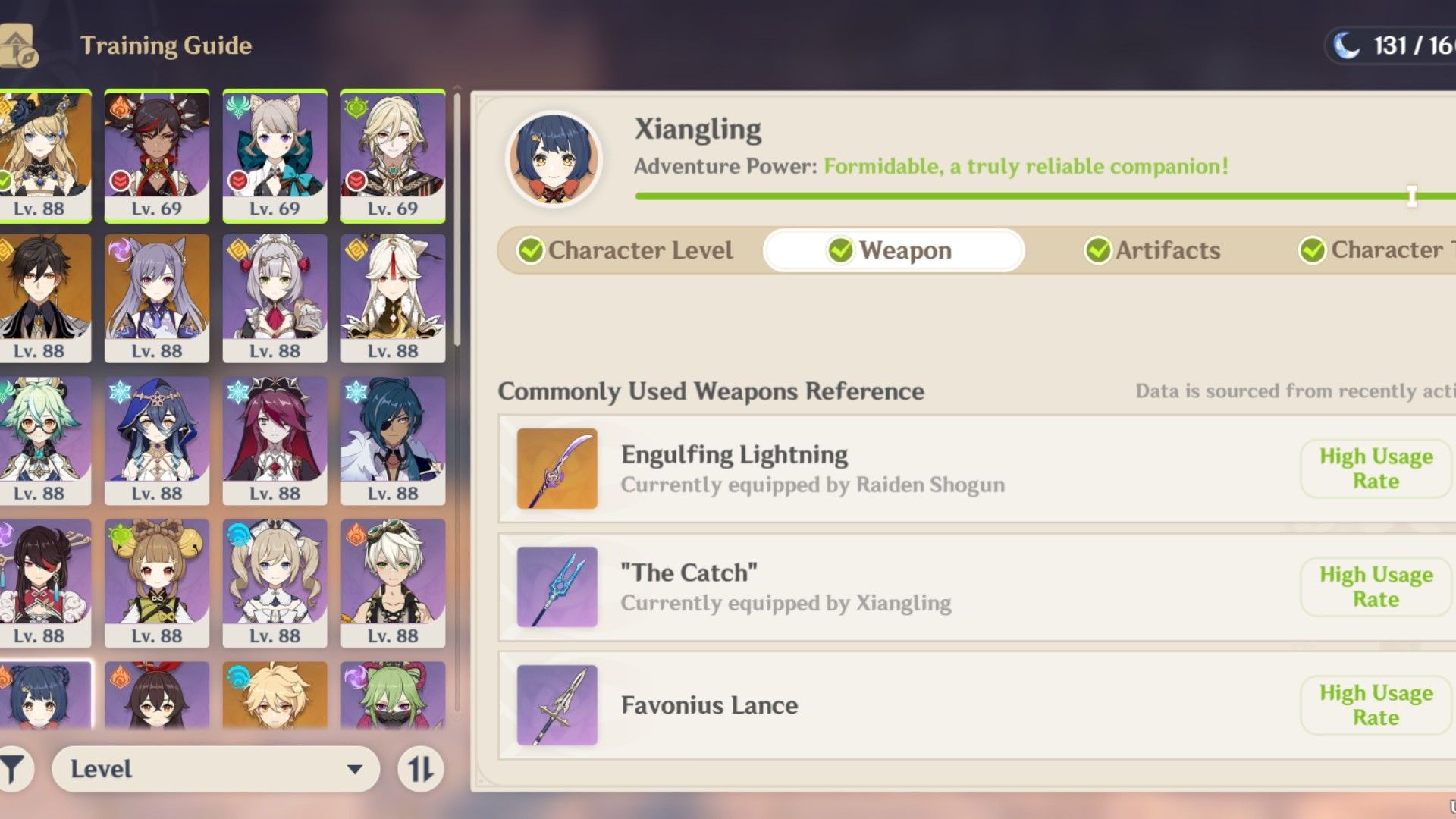
Task: Click the Engulfing Lightning weapon icon
Action: pos(556,468)
